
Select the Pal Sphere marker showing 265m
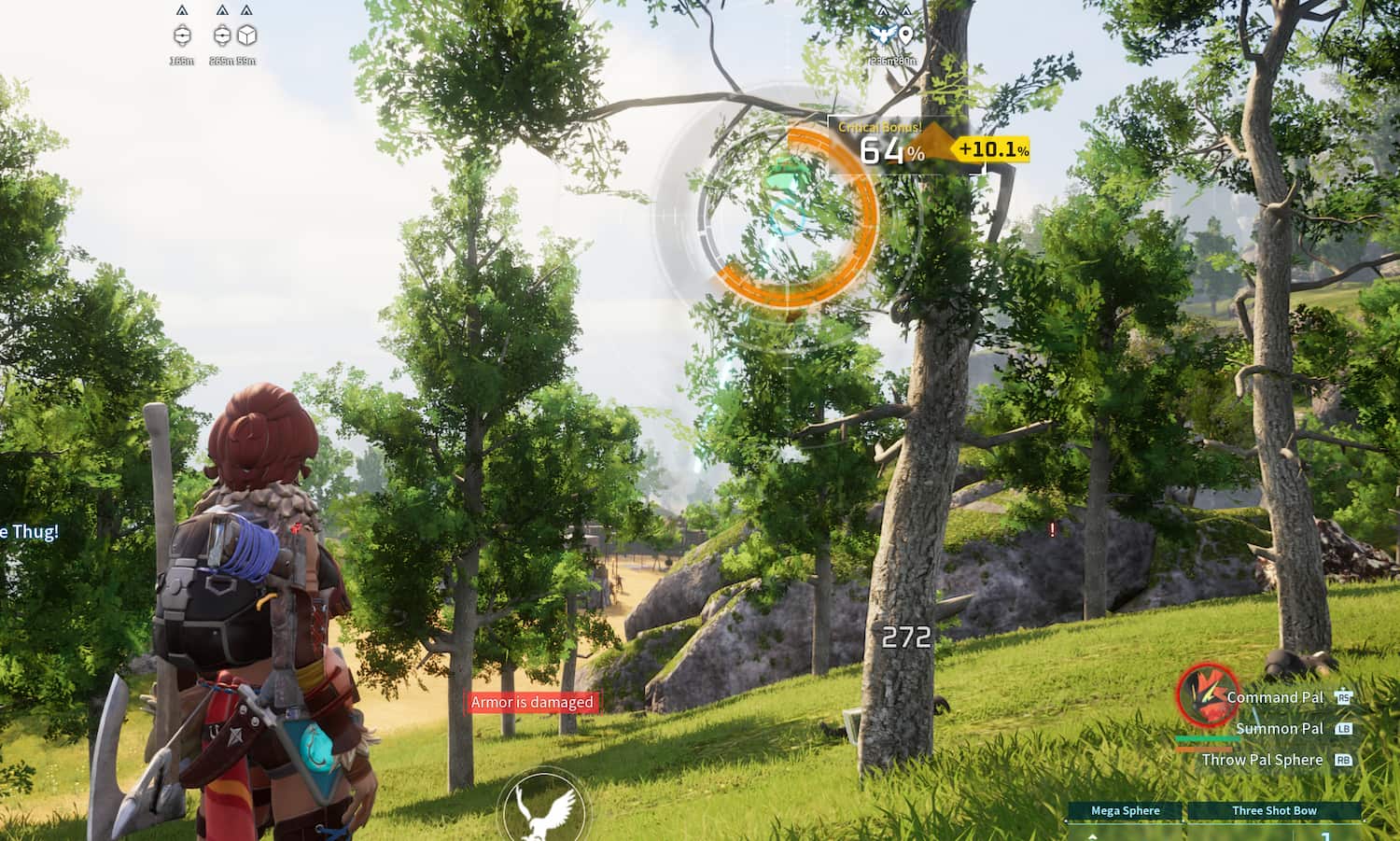[223, 35]
